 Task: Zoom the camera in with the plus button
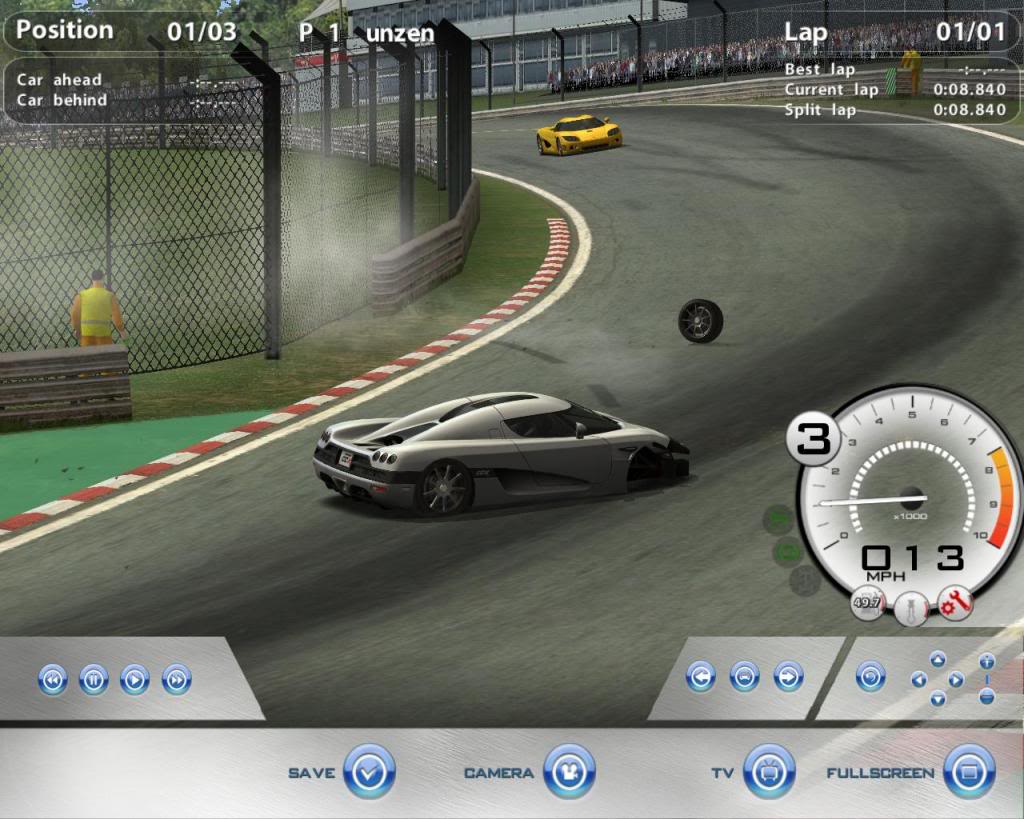987,662
